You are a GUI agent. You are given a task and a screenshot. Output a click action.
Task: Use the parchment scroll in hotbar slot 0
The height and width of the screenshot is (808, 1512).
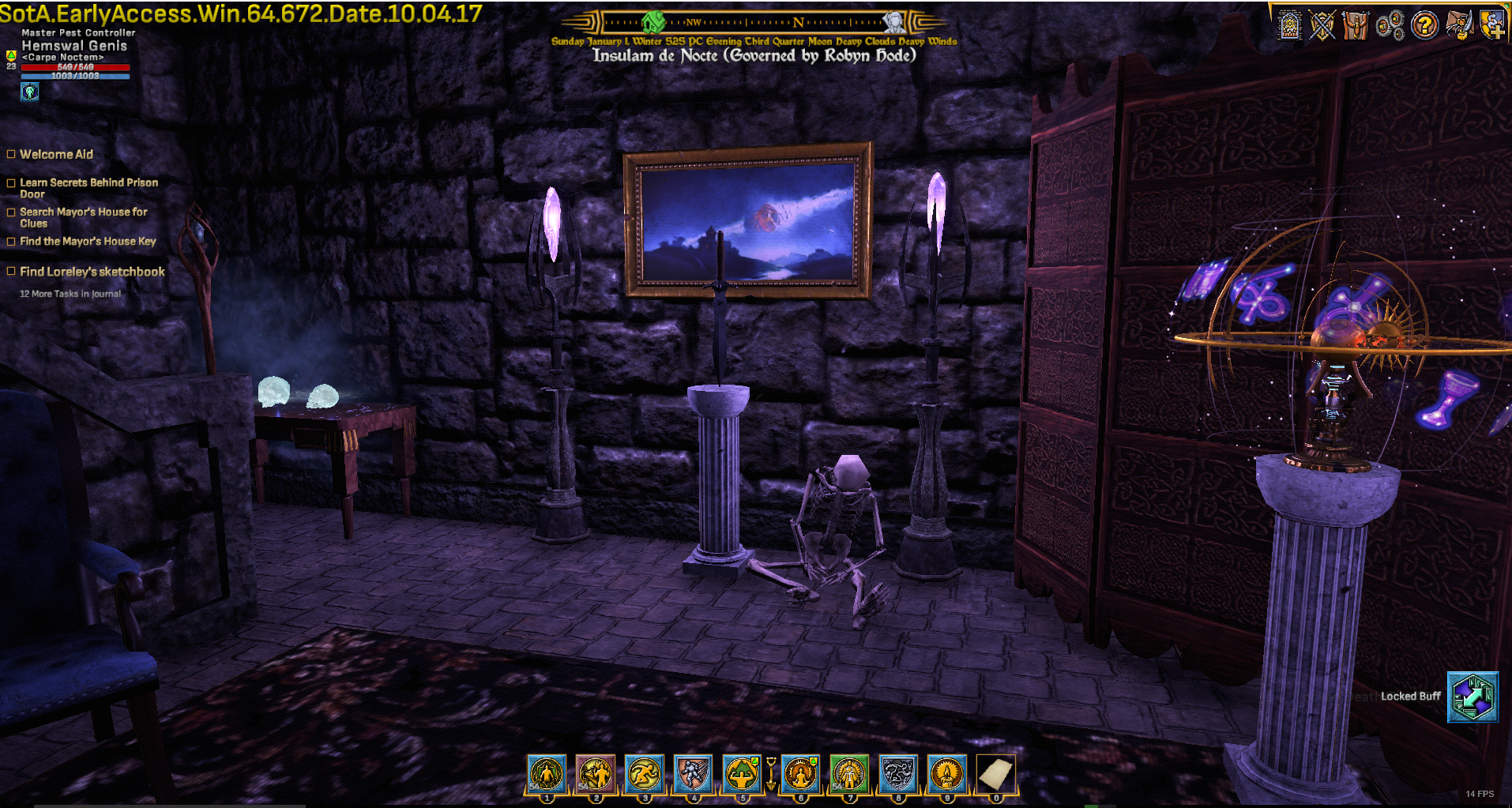tap(995, 773)
